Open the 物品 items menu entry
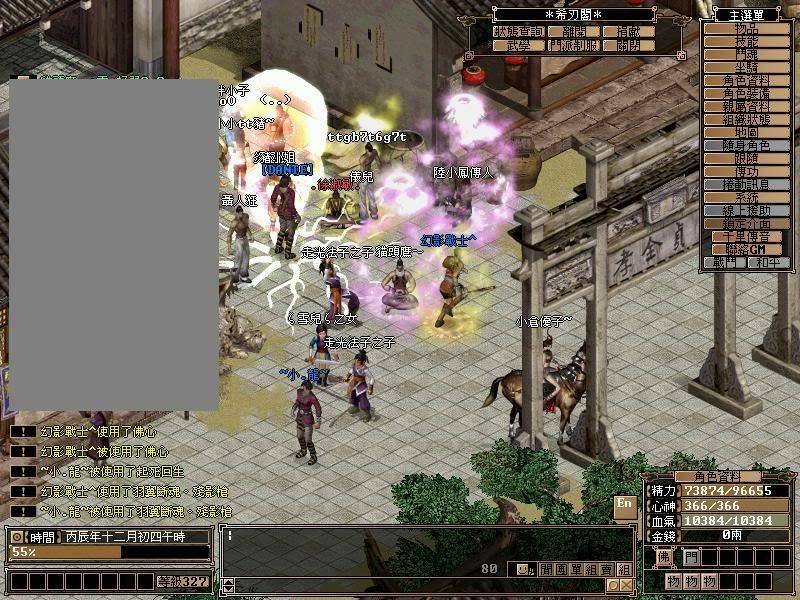Viewport: 800px width, 600px height. point(746,30)
